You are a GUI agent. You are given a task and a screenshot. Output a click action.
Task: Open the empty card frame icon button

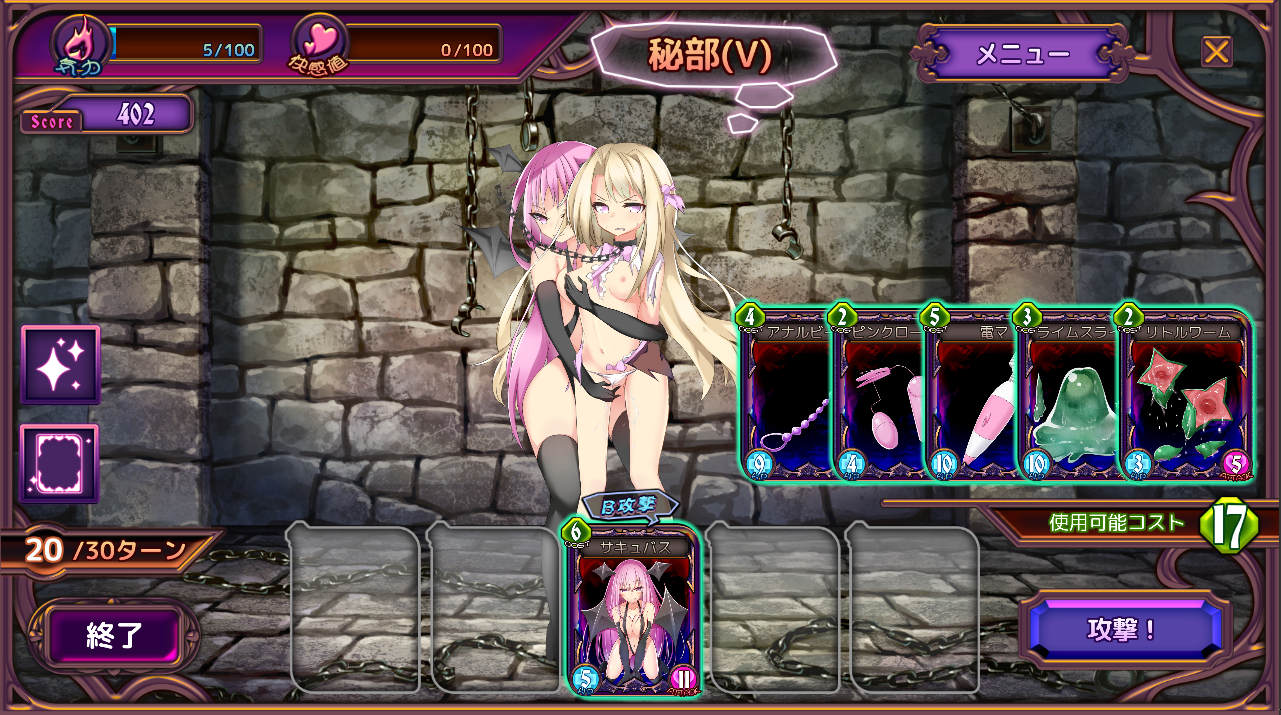pos(61,464)
